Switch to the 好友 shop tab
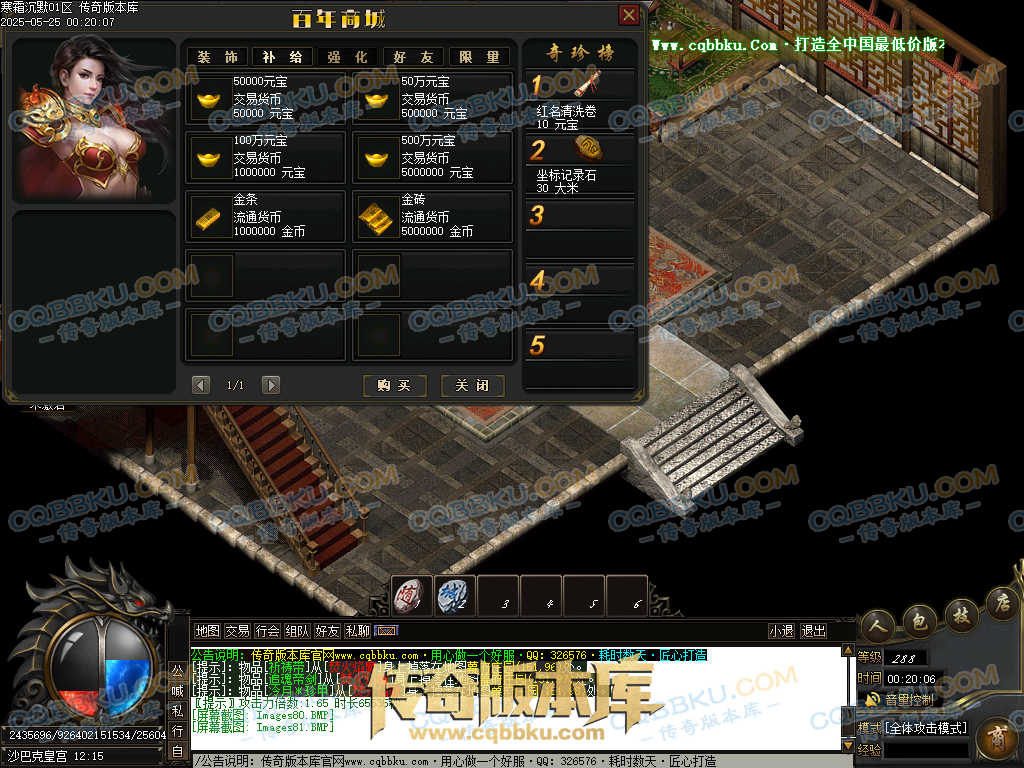This screenshot has height=768, width=1024. (413, 57)
